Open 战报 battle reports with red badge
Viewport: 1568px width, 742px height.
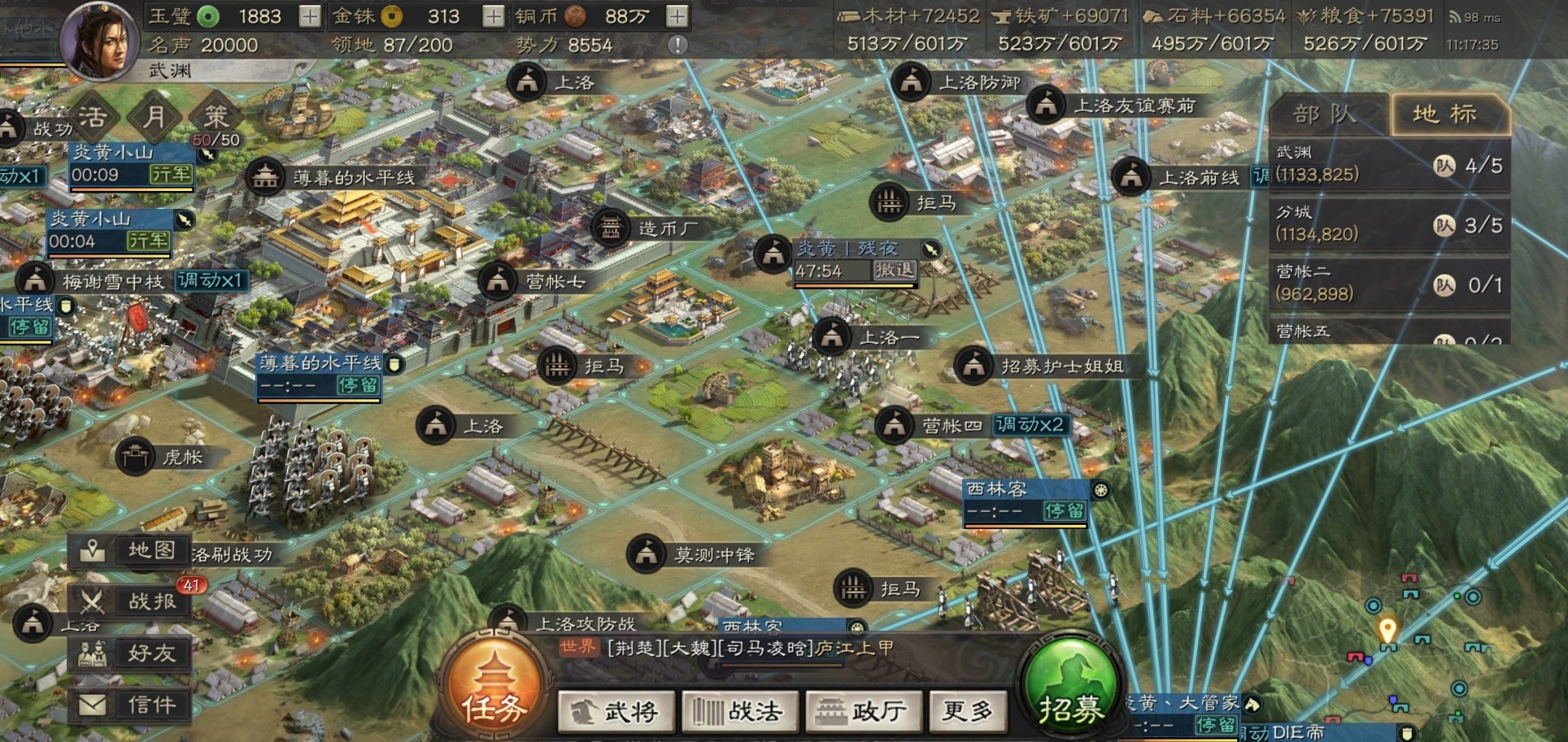point(129,602)
